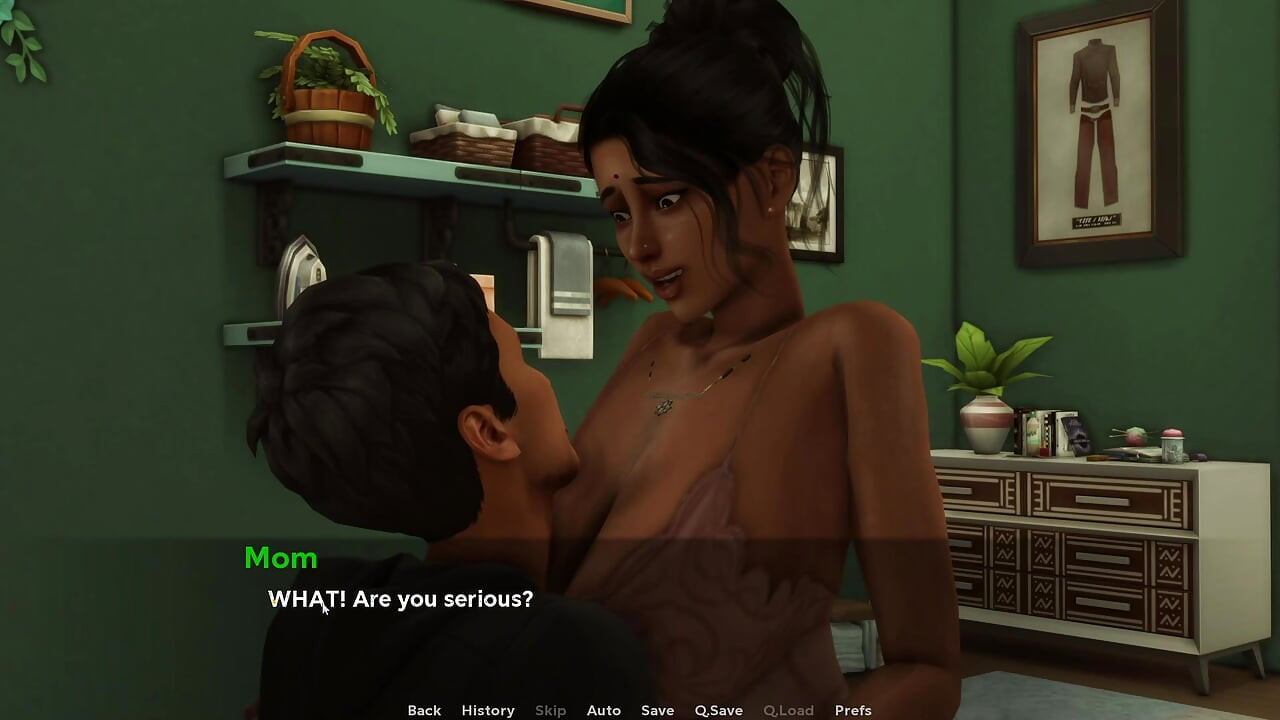1280x720 pixels.
Task: Start skipping read text using Skip
Action: tap(550, 710)
